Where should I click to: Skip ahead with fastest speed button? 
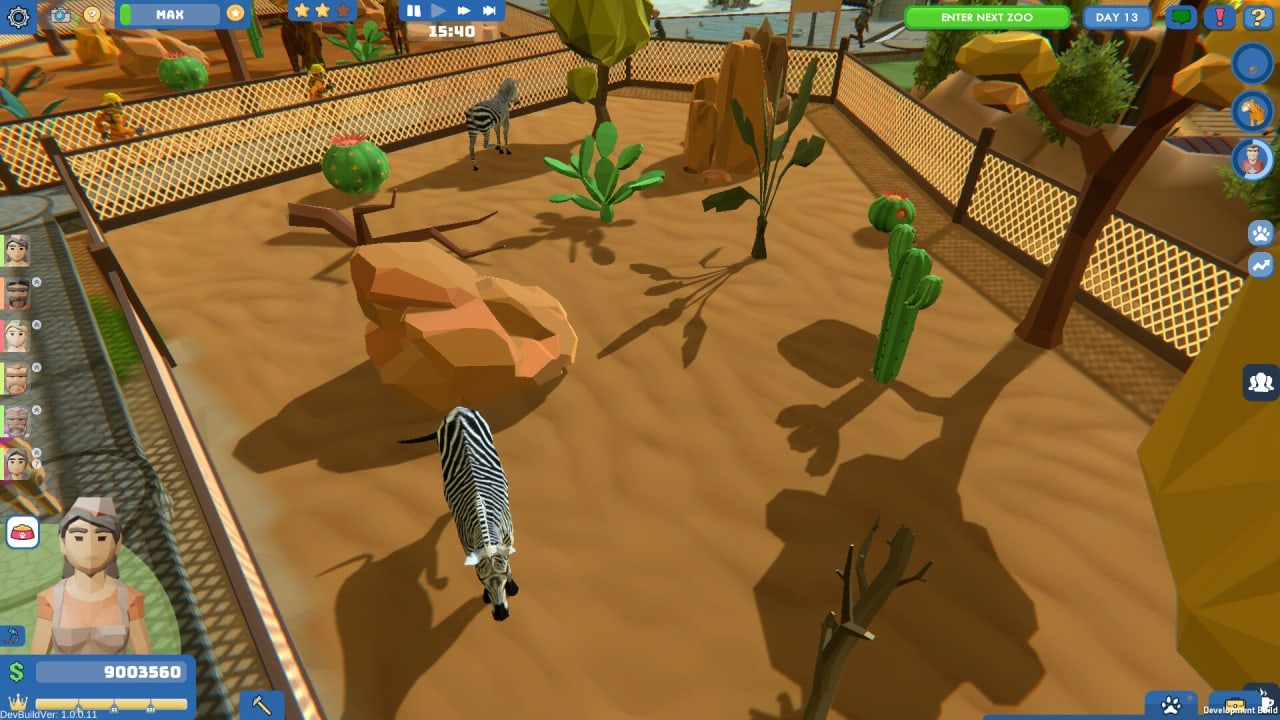click(489, 11)
